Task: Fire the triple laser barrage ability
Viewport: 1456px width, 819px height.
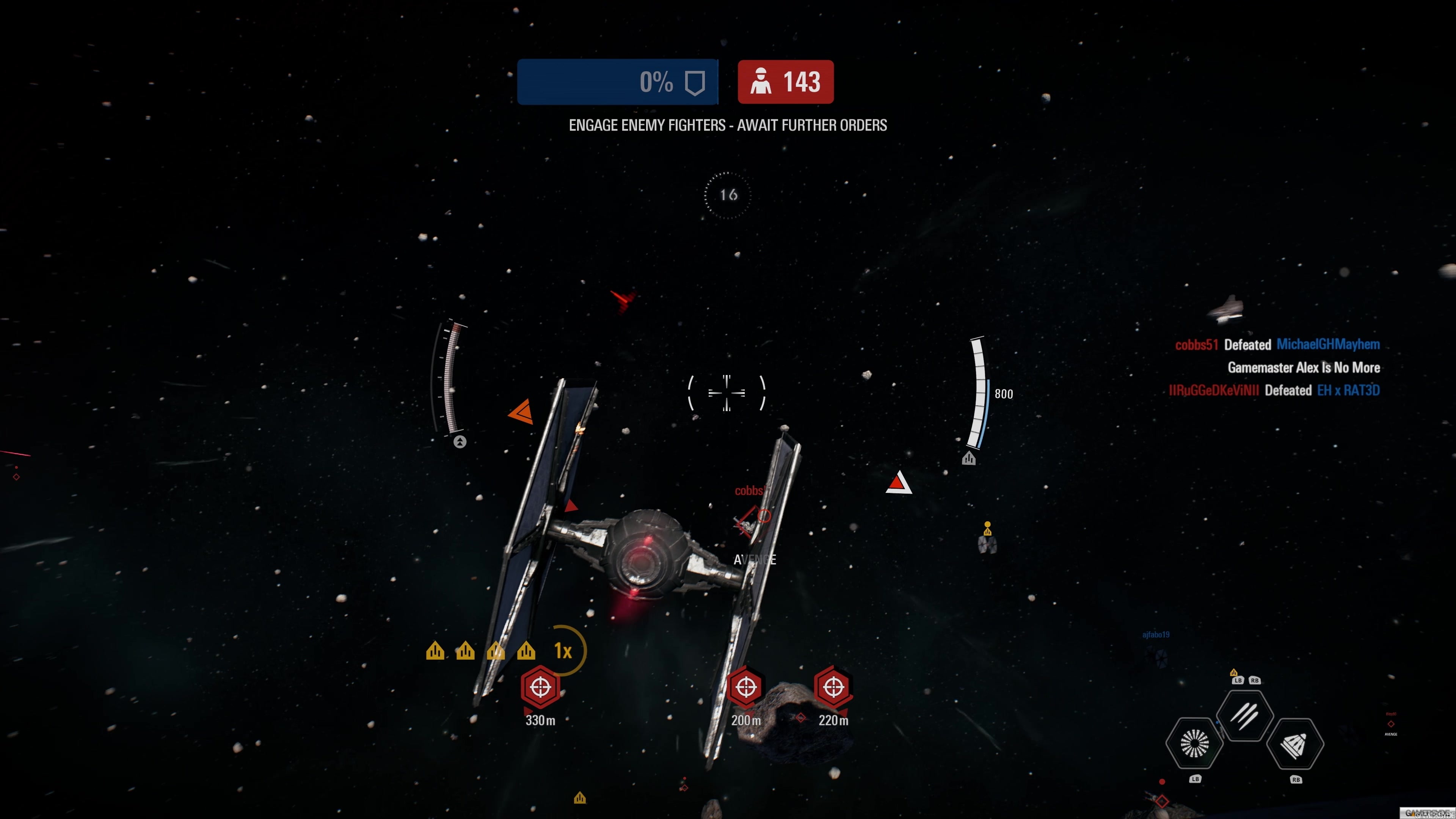Action: point(1244,715)
